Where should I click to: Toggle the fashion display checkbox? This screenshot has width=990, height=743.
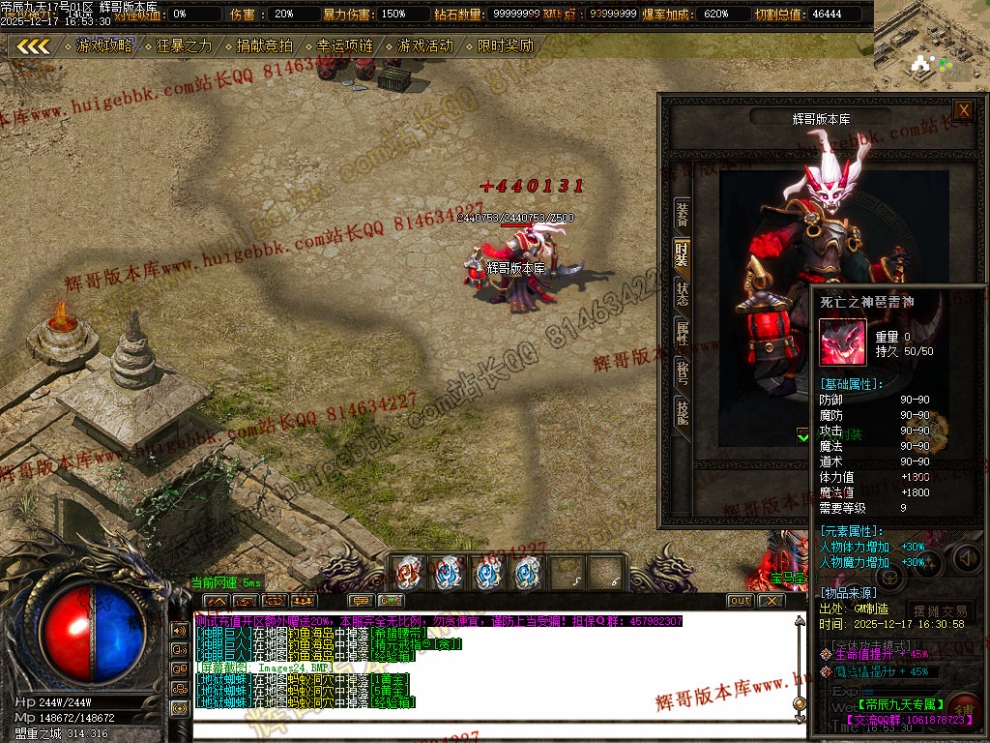[803, 435]
